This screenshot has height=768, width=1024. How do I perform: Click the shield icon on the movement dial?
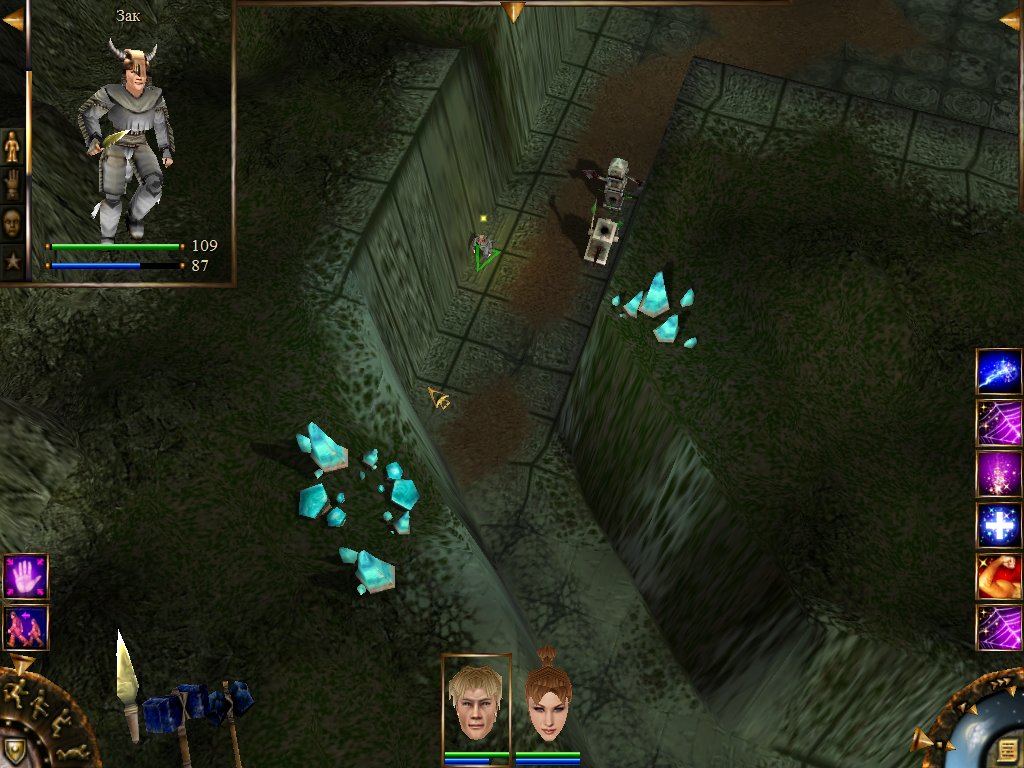14,750
